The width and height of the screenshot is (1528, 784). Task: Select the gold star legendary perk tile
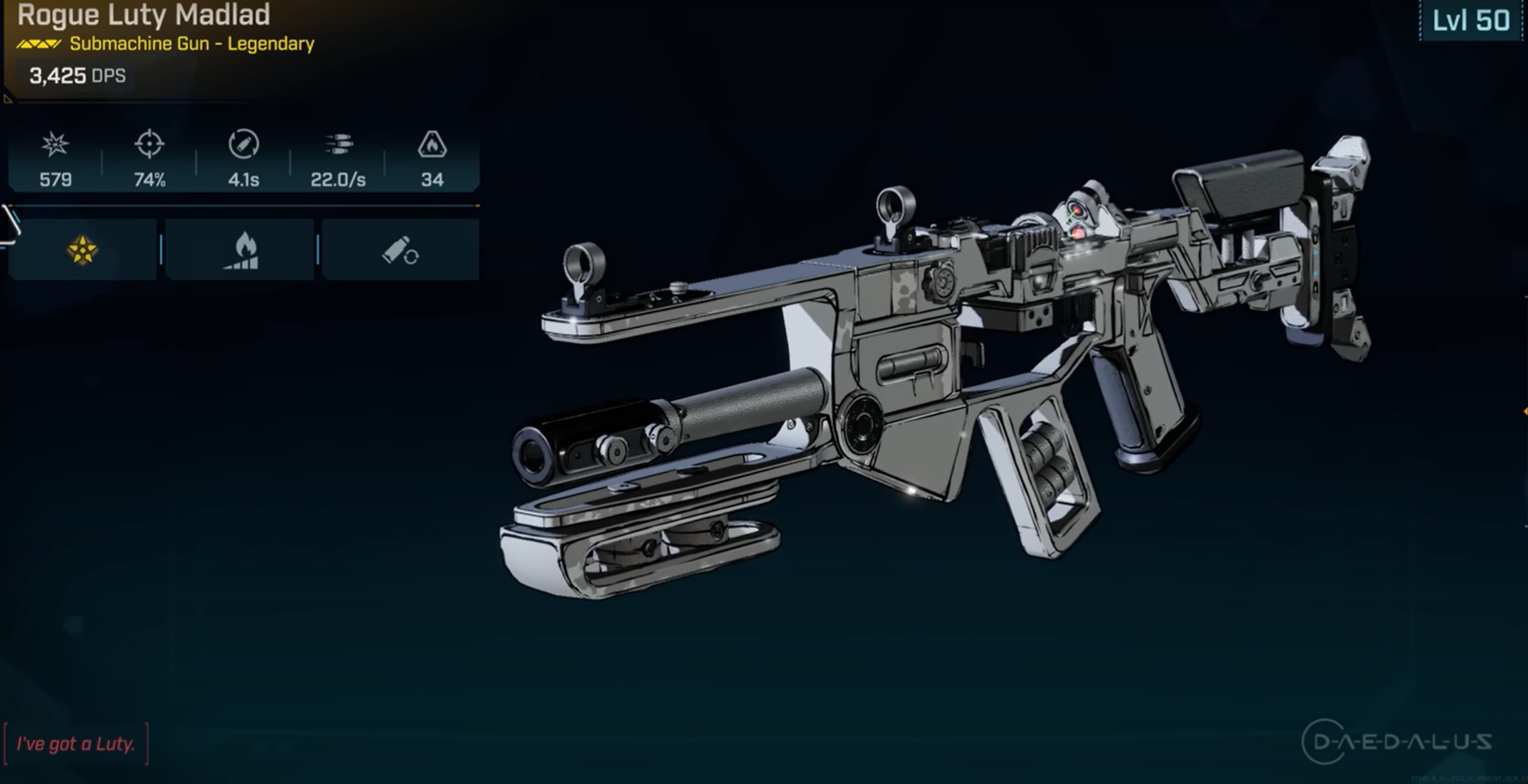tap(82, 250)
